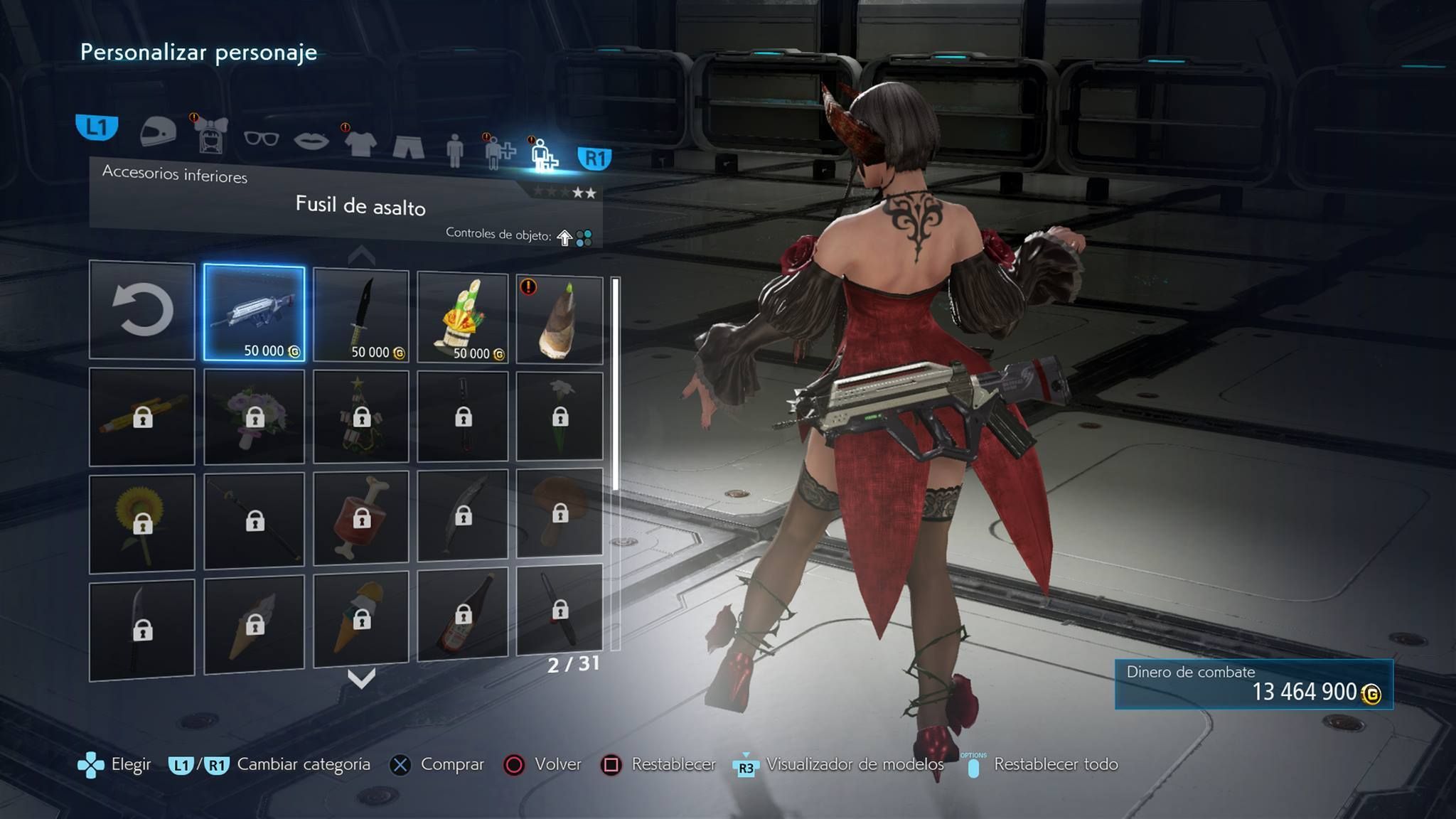Pick the locked flower bouquet item
1456x819 pixels.
pos(254,417)
